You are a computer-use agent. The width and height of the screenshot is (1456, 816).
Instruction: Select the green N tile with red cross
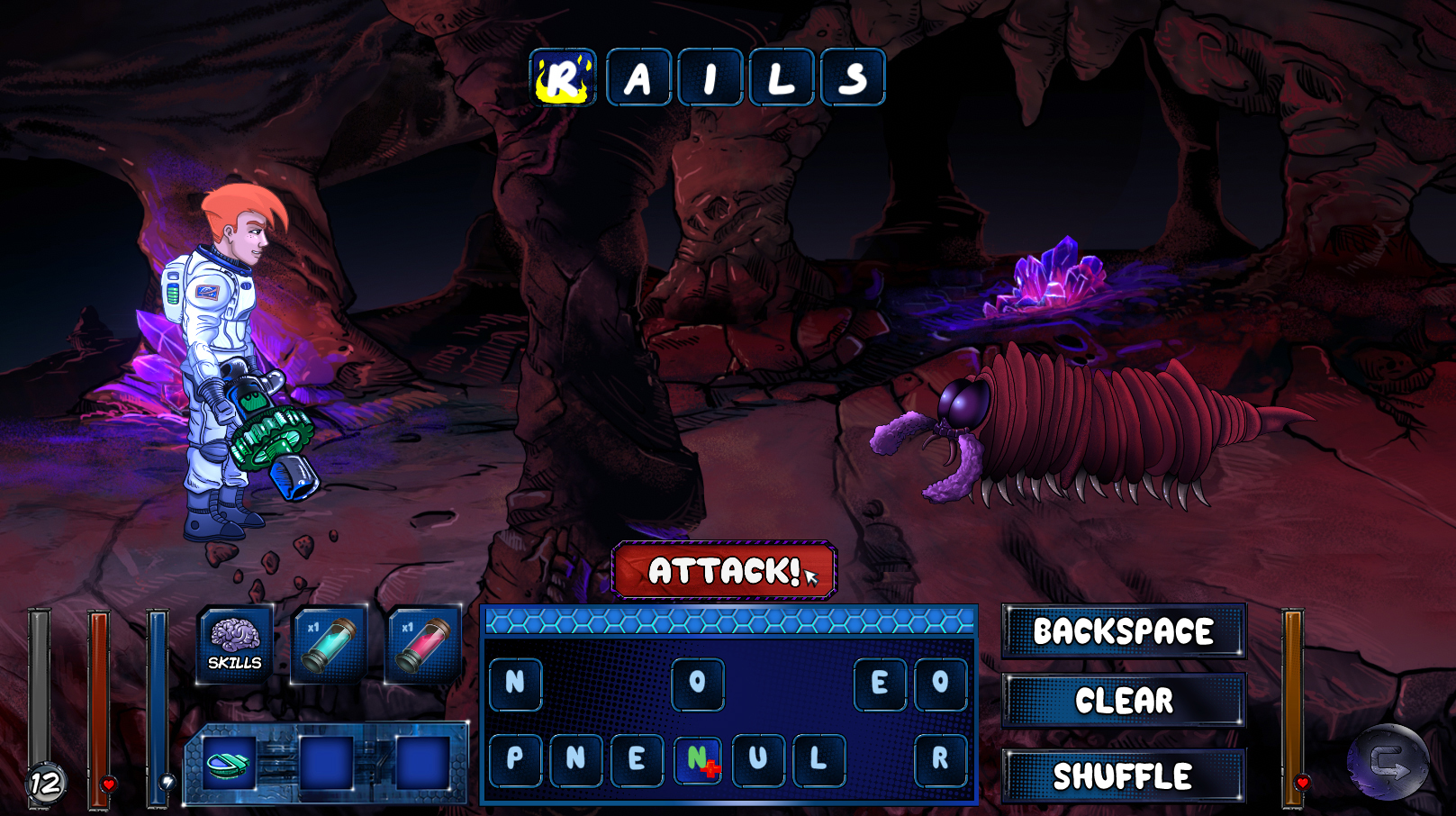tap(698, 758)
